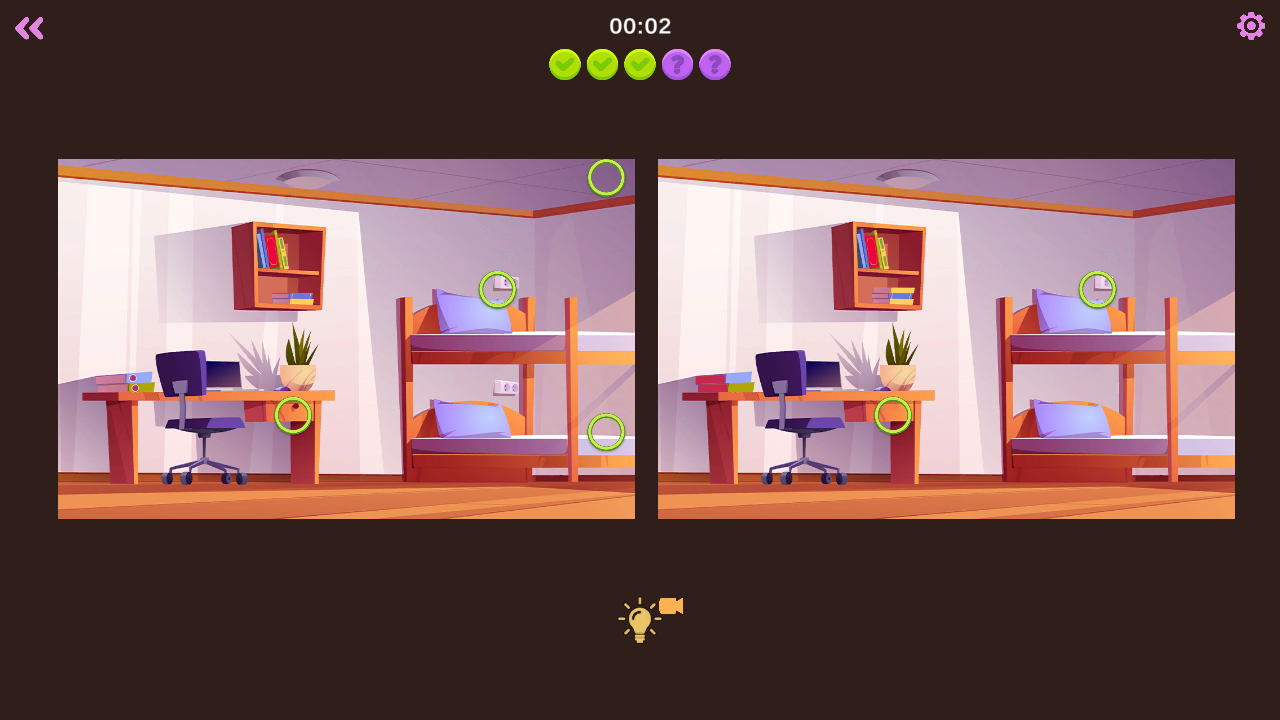Open the settings gear
Image resolution: width=1280 pixels, height=720 pixels.
(x=1250, y=26)
